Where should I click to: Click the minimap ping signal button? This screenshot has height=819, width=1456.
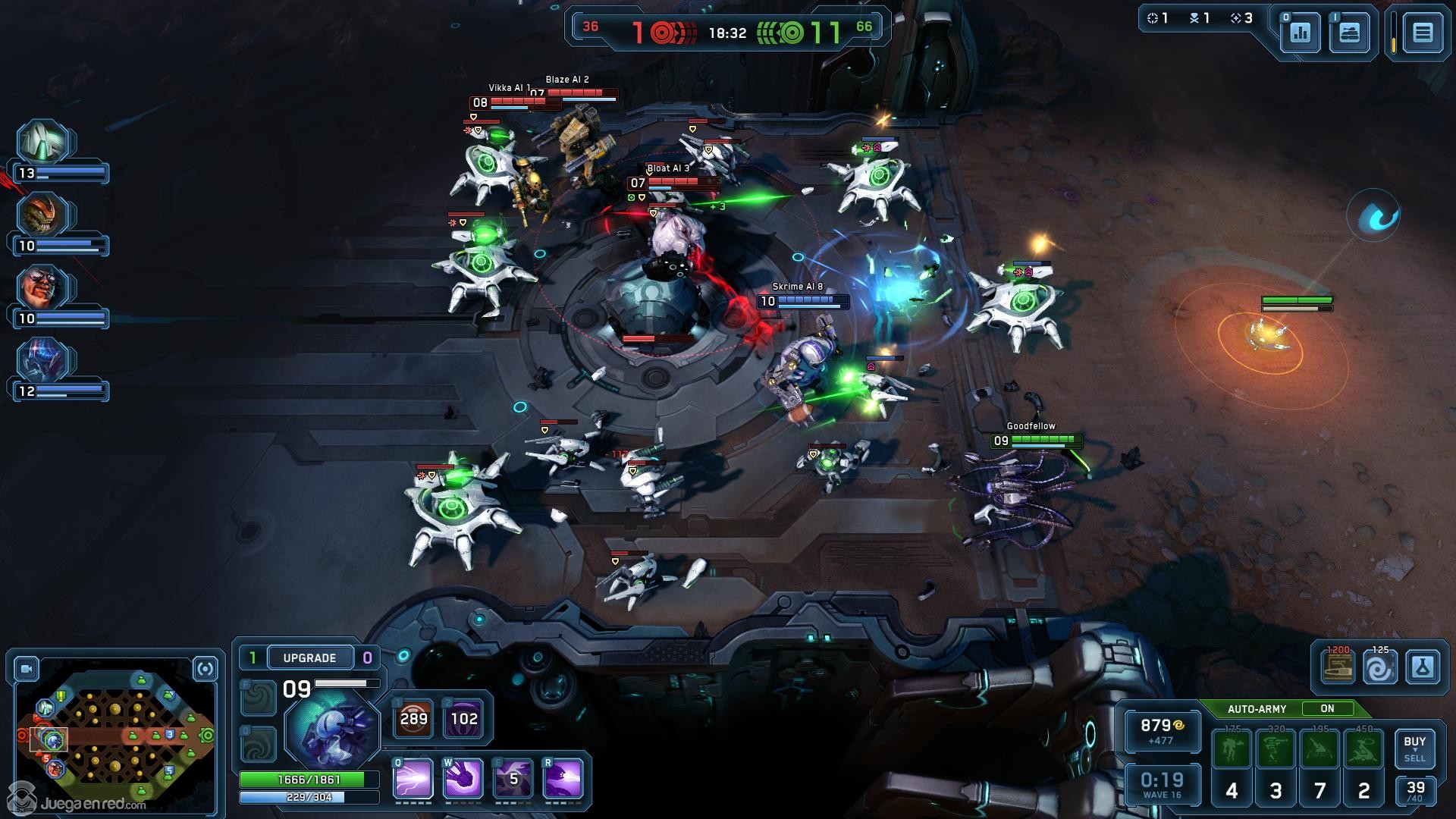coord(205,669)
